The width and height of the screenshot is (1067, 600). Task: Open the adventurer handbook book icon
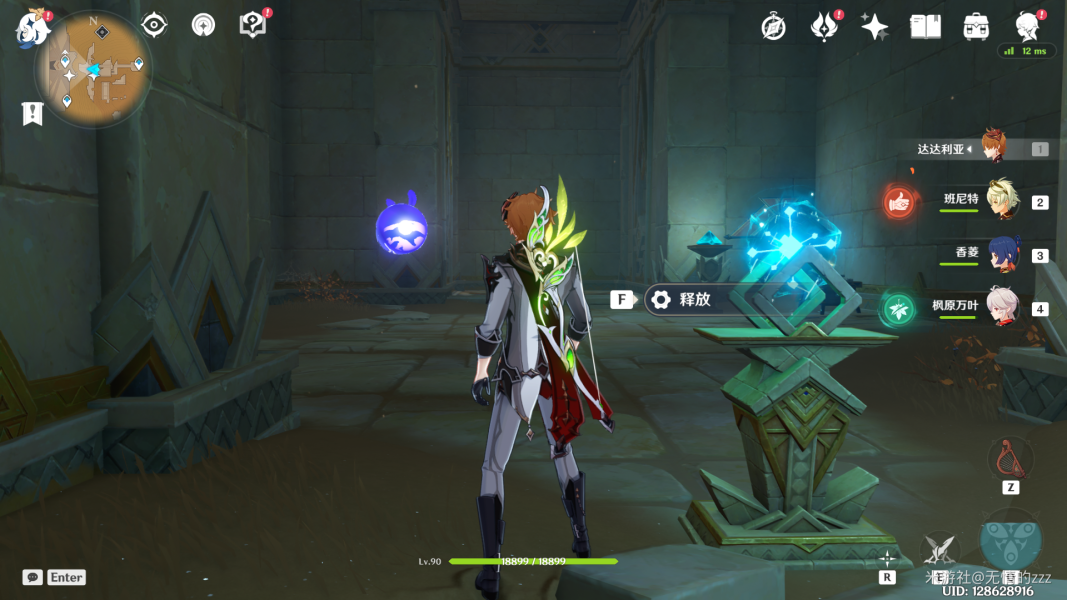925,27
